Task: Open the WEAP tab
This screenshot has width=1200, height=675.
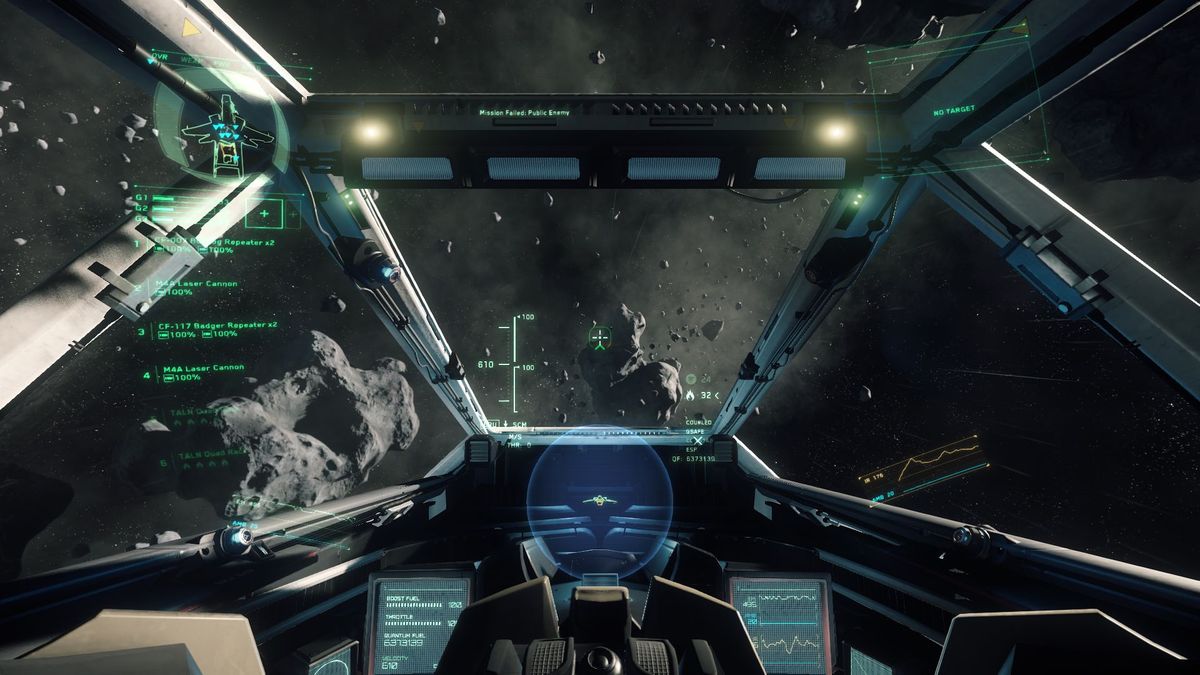Action: [190, 60]
